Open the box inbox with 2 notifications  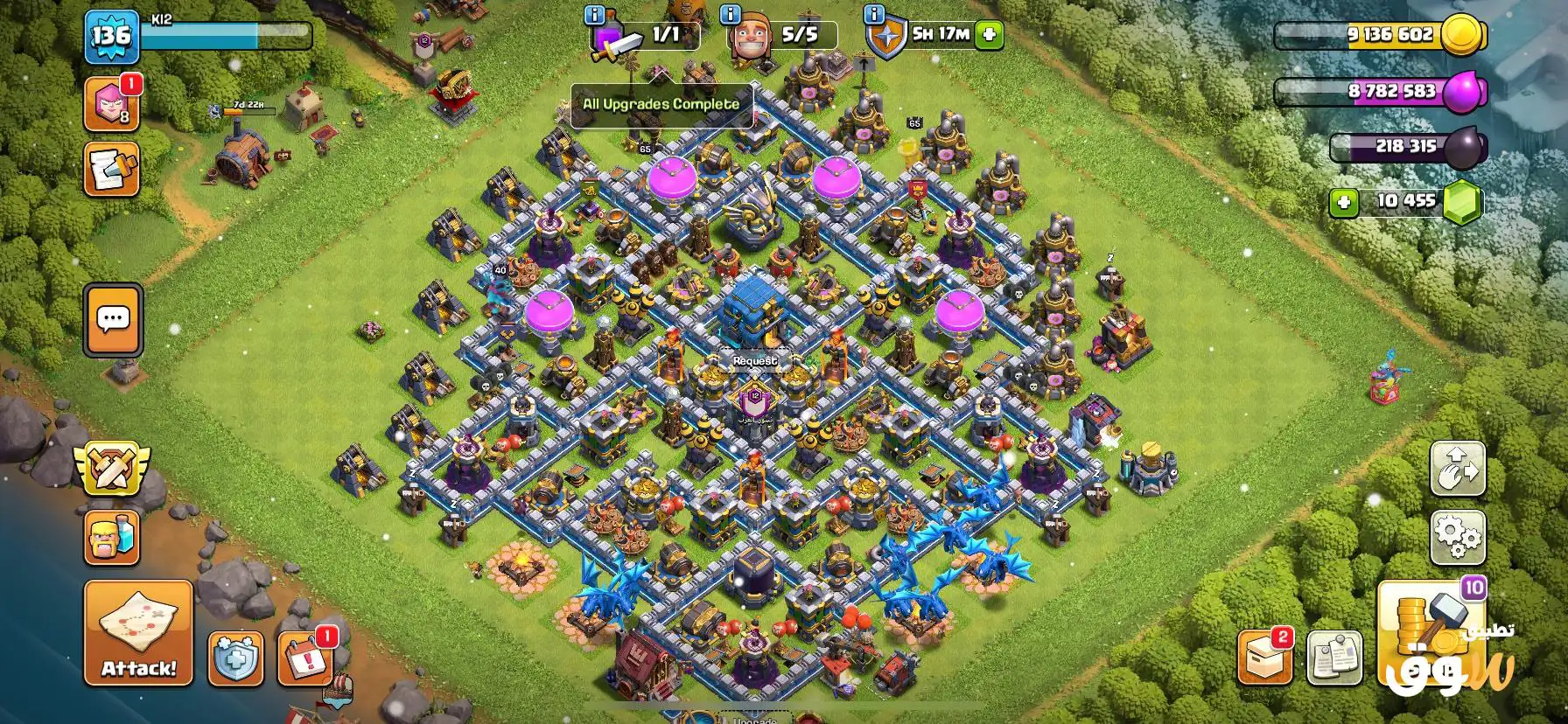click(x=1264, y=657)
